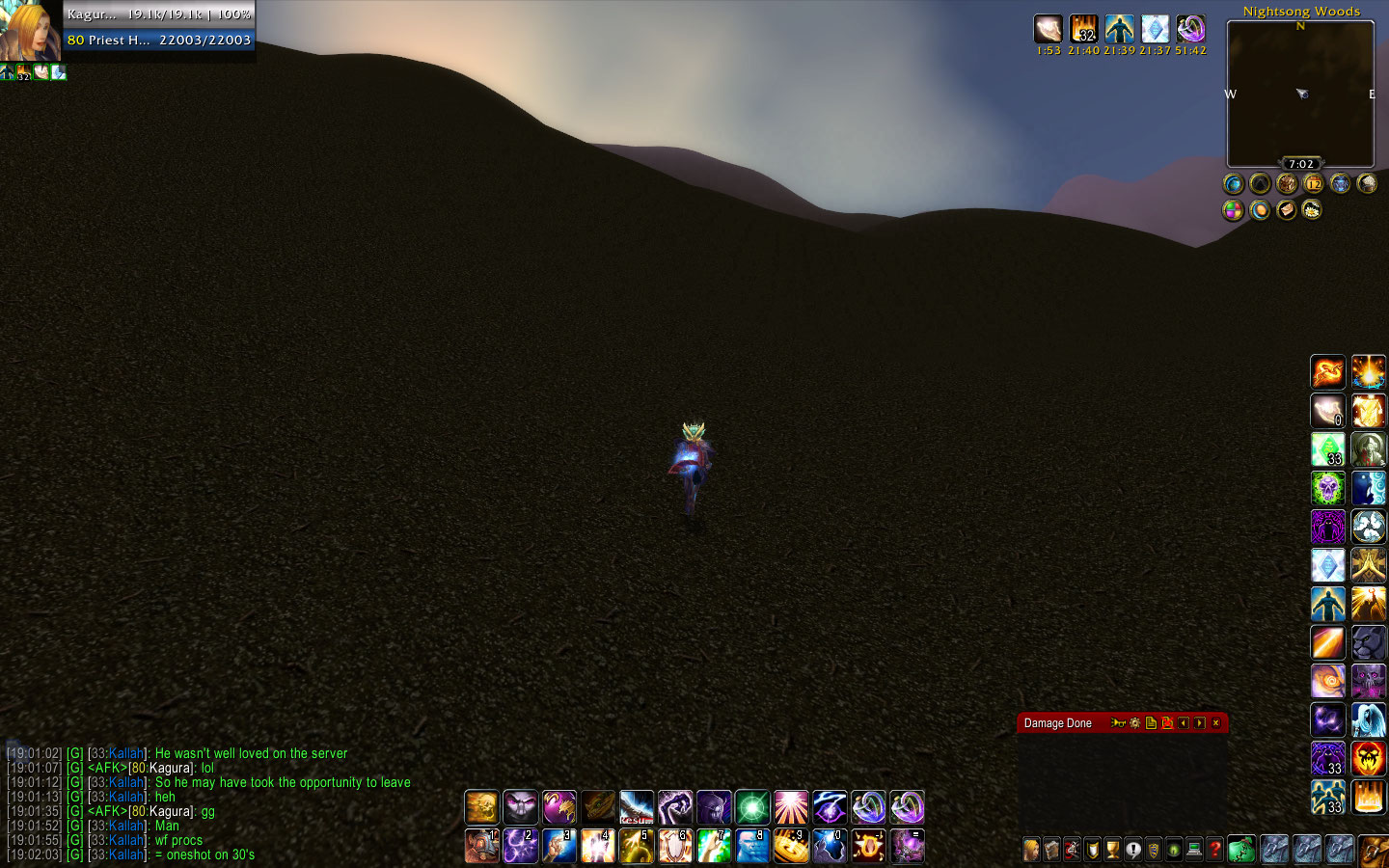The width and height of the screenshot is (1389, 868).
Task: Open the red question mark help button
Action: pyautogui.click(x=1214, y=850)
